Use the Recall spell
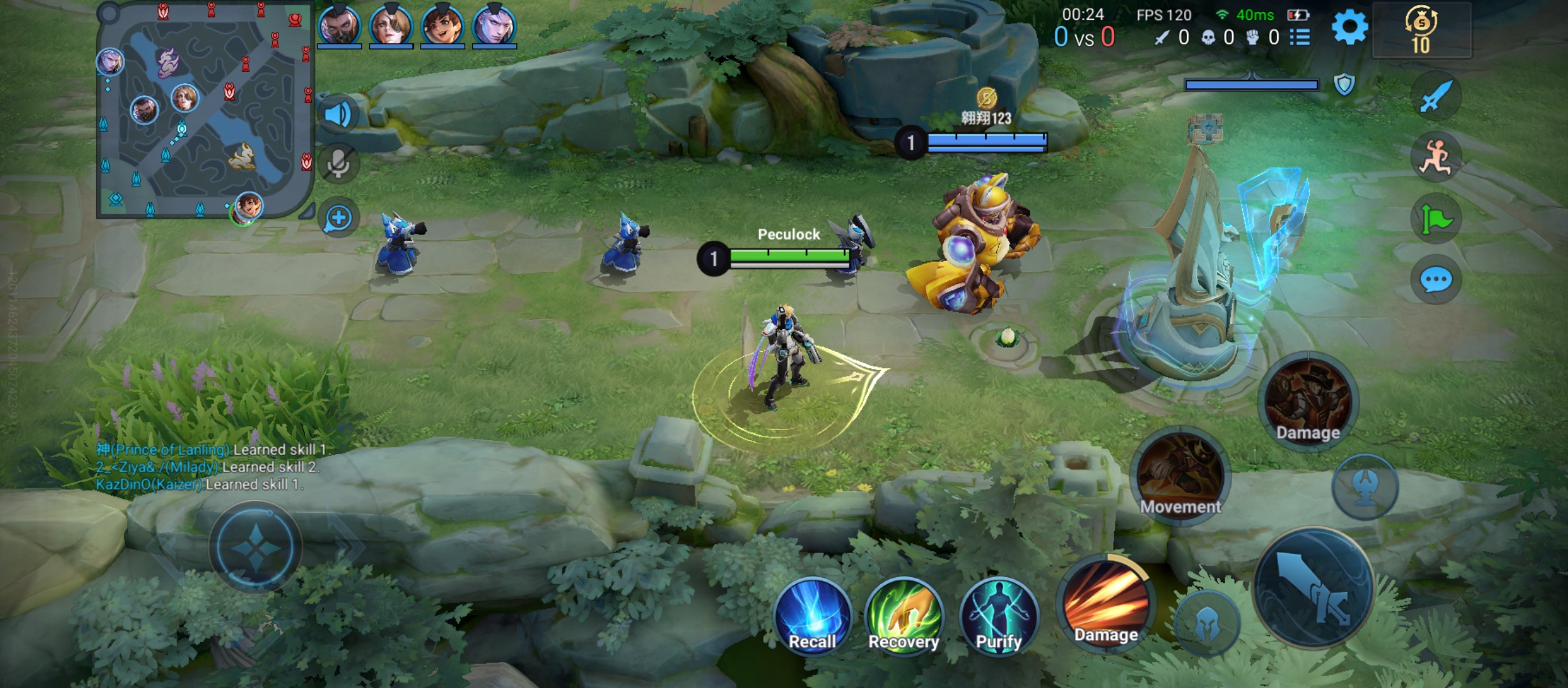Image resolution: width=1568 pixels, height=688 pixels. (x=812, y=616)
